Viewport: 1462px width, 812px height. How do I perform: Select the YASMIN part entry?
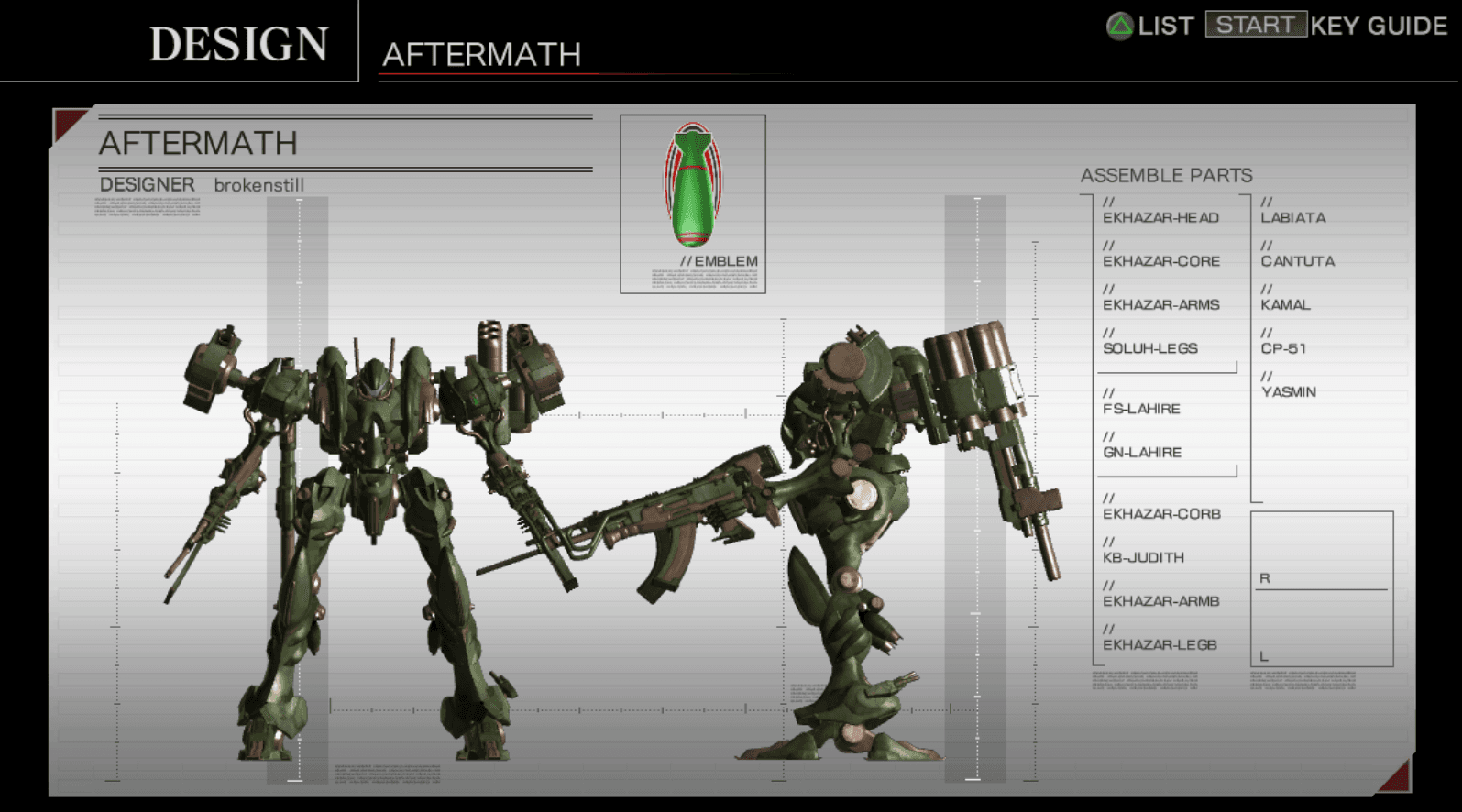(1291, 391)
